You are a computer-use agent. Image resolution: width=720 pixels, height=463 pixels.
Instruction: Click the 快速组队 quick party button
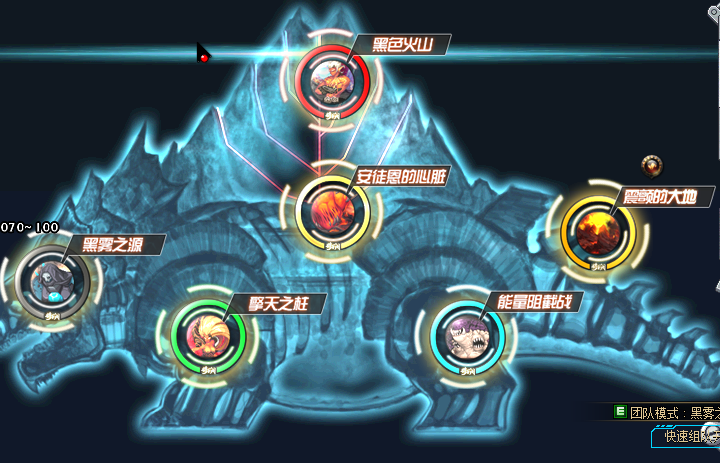point(680,436)
